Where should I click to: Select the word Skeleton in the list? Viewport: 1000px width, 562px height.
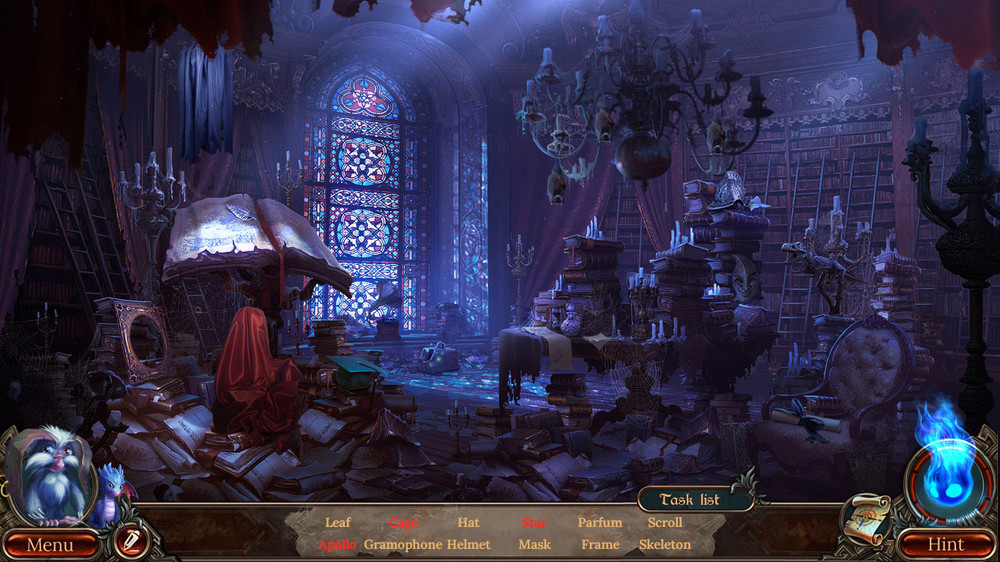(665, 545)
